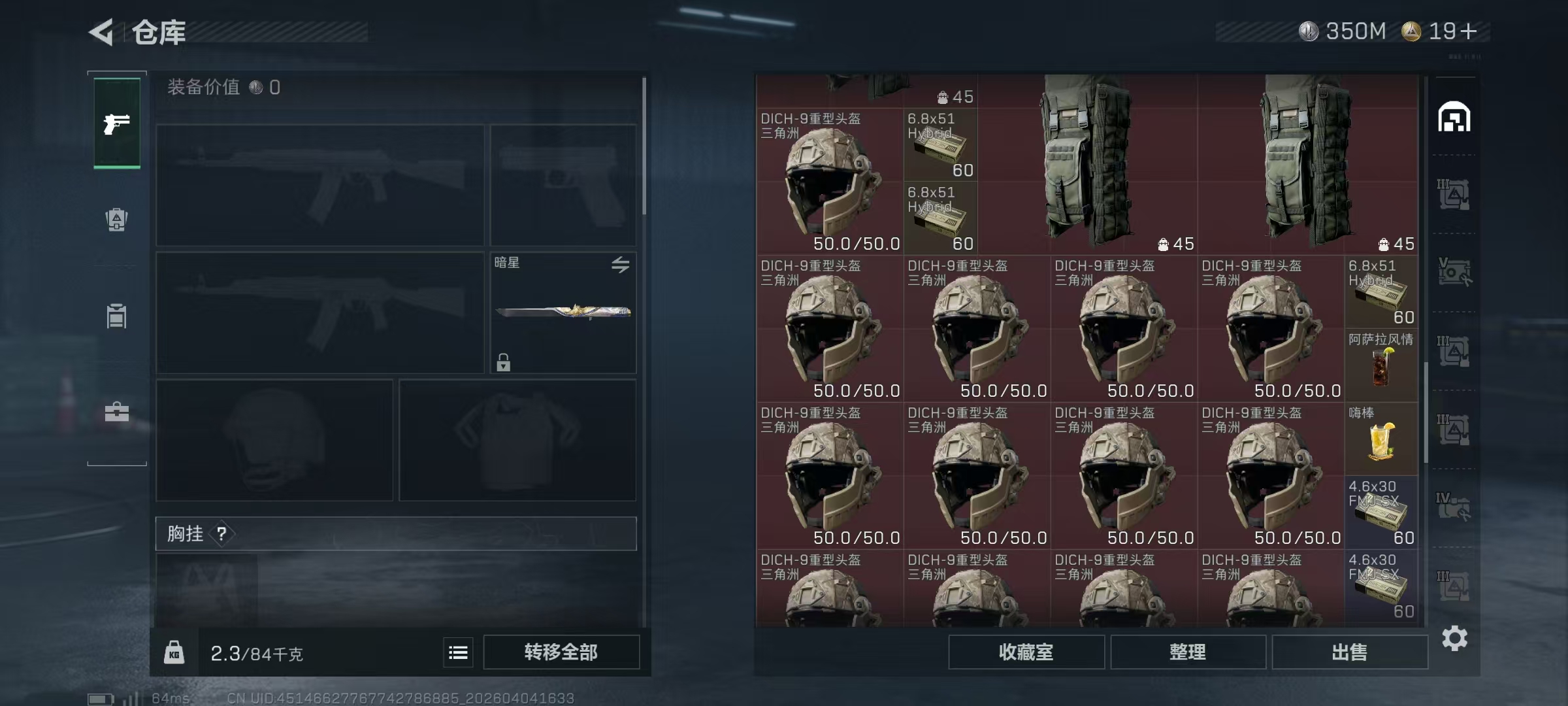Pick the 嗨棒 cocktail item
1568x706 pixels.
point(1380,438)
